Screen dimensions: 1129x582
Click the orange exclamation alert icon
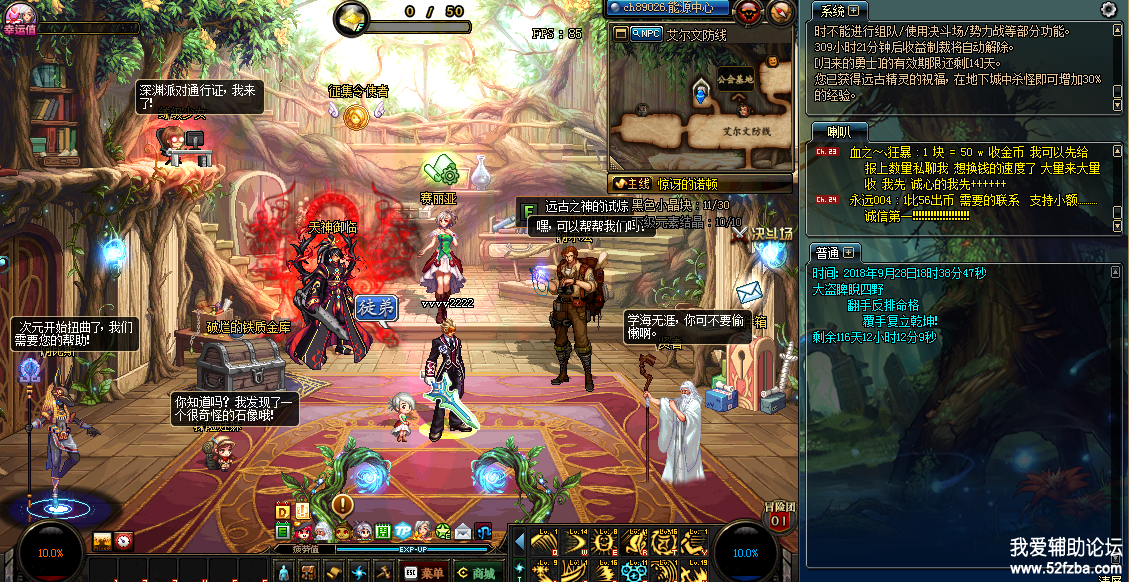click(x=342, y=504)
